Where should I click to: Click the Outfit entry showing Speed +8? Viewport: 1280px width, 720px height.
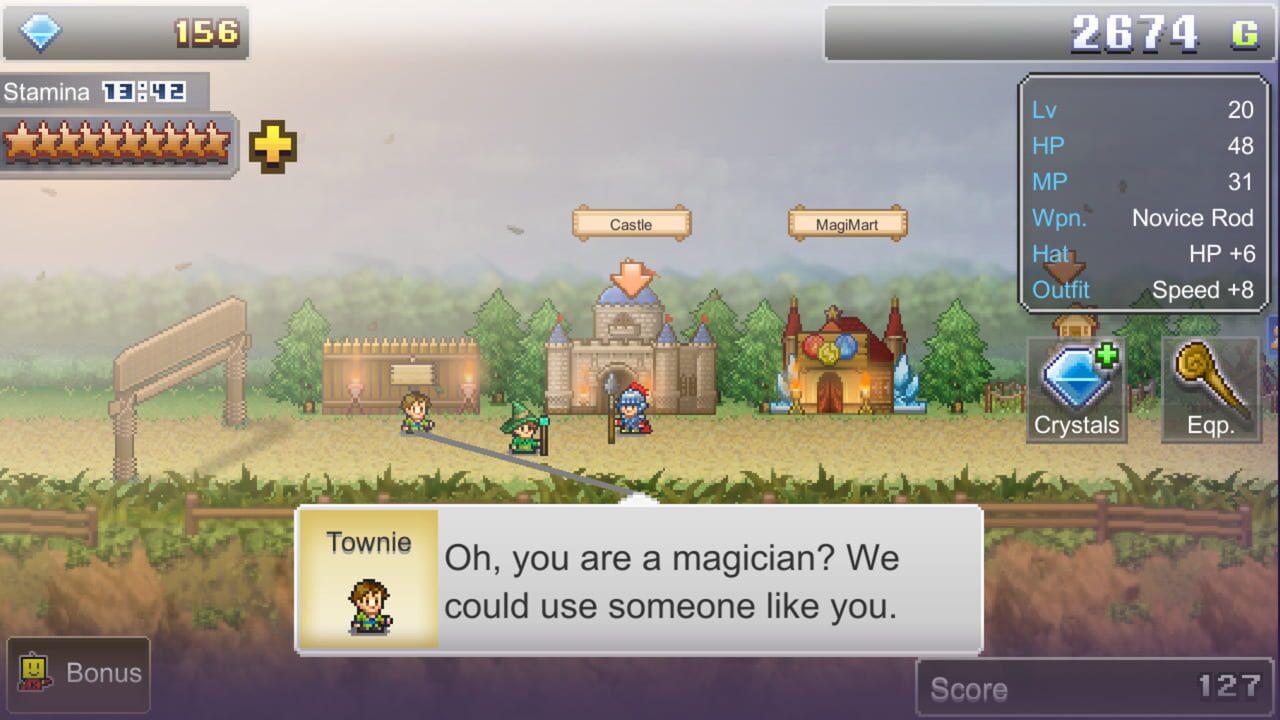click(1140, 290)
